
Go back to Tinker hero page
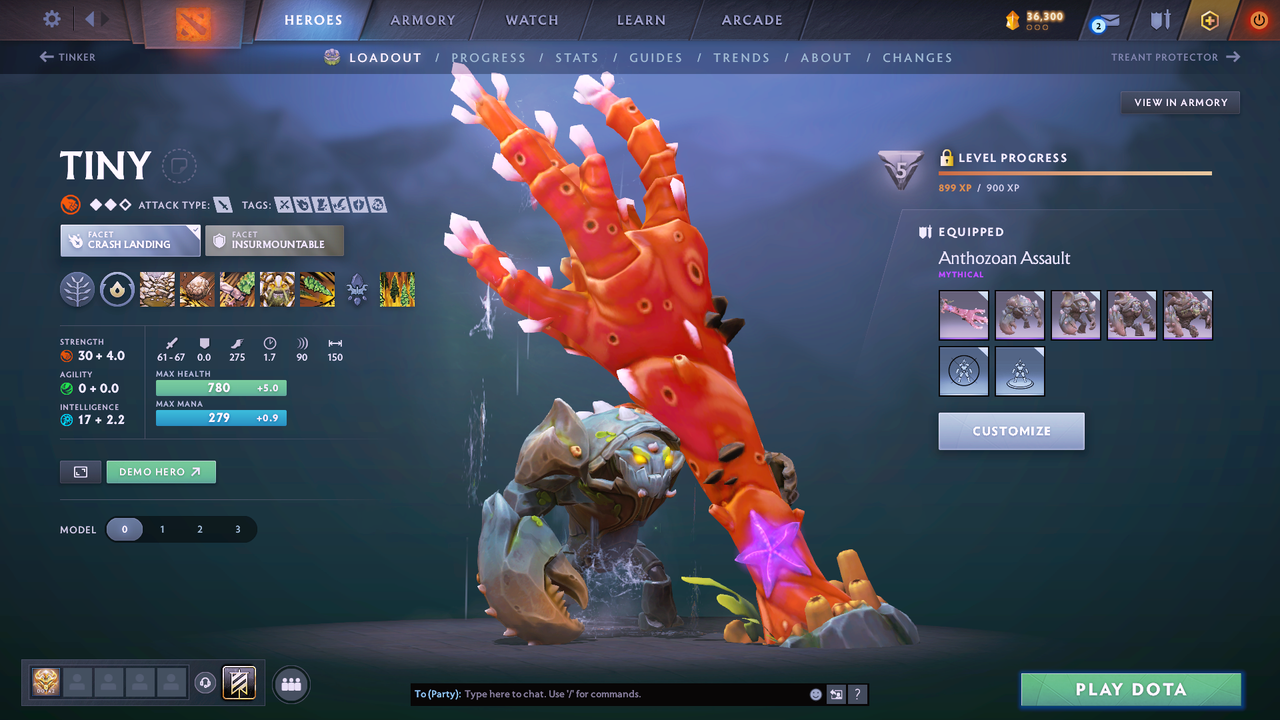pos(67,57)
